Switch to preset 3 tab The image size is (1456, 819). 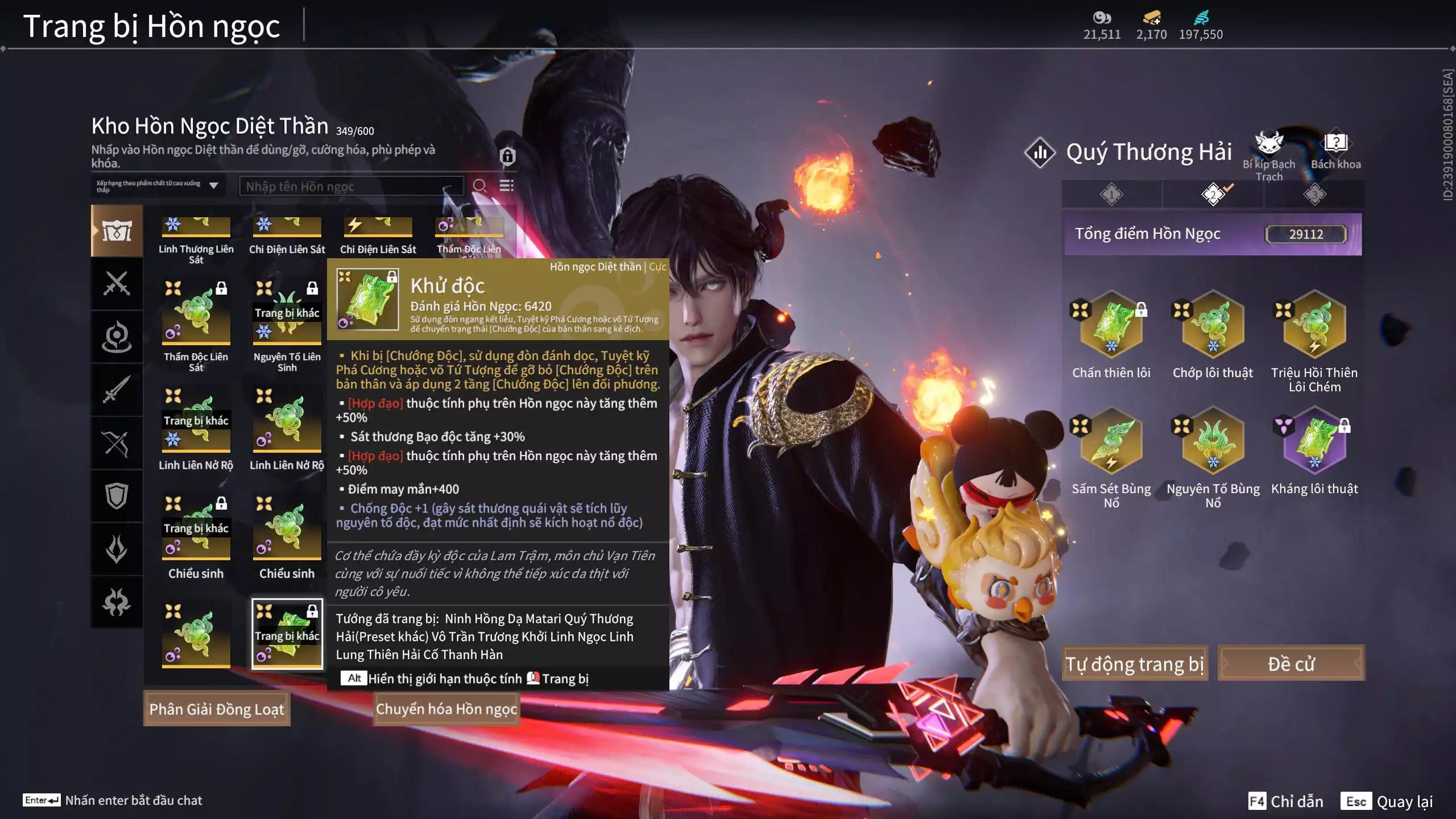click(1314, 195)
